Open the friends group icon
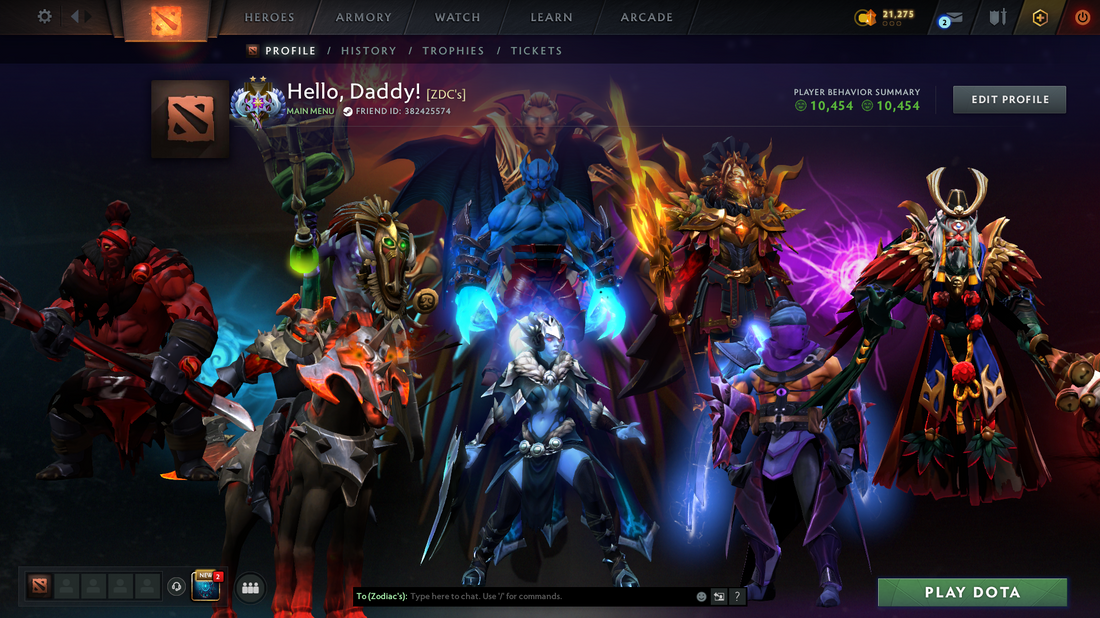 (x=250, y=588)
